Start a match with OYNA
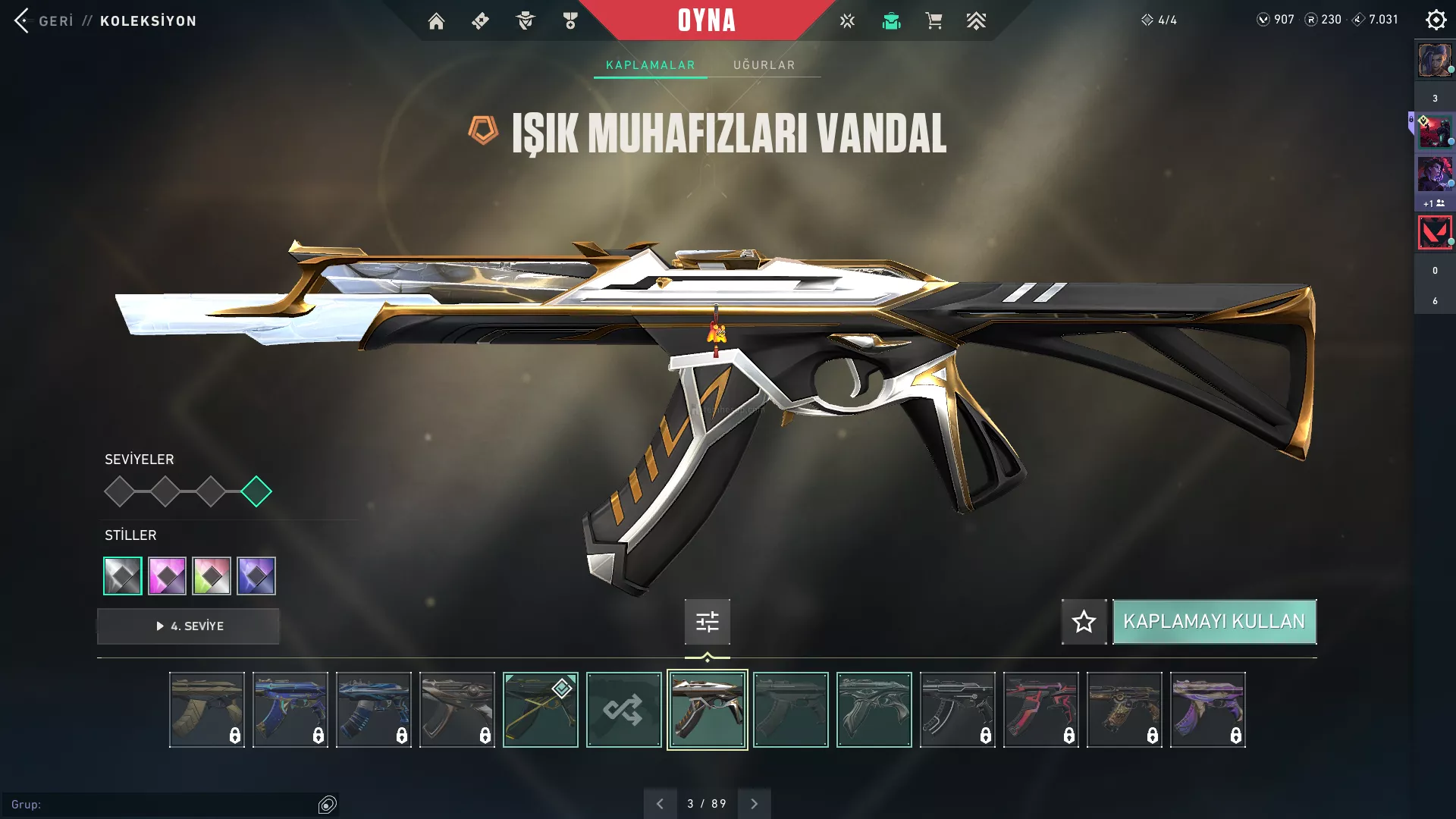The image size is (1456, 819). coord(706,20)
